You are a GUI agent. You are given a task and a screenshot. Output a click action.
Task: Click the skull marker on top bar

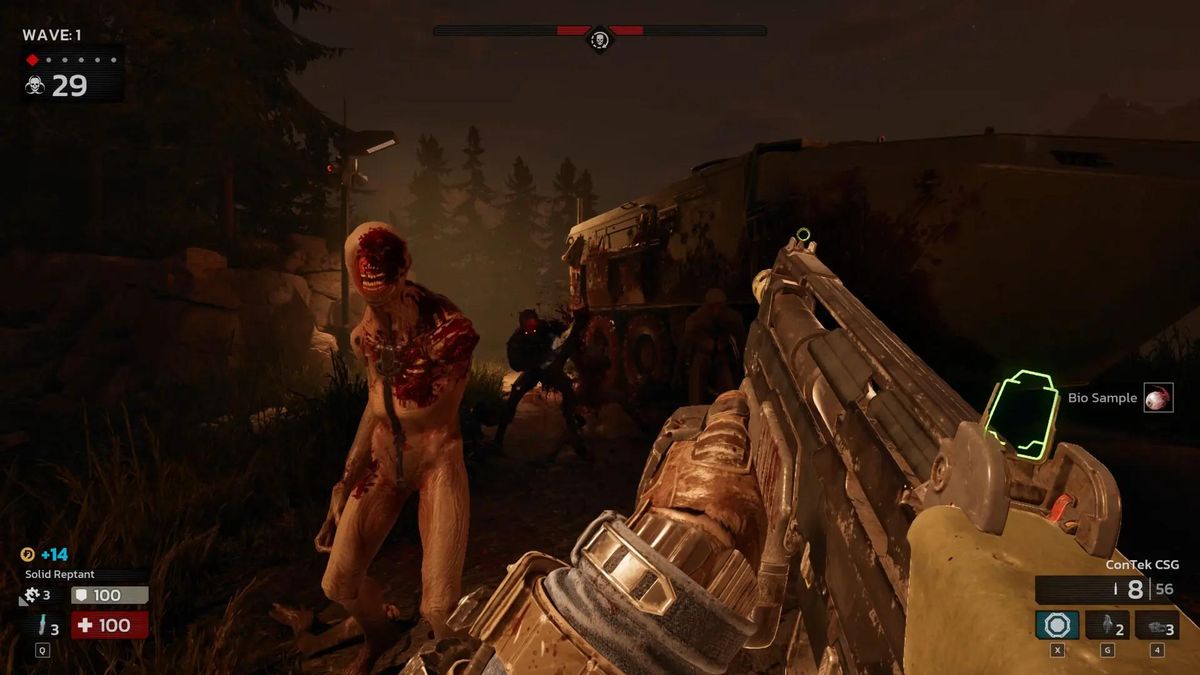pos(599,39)
